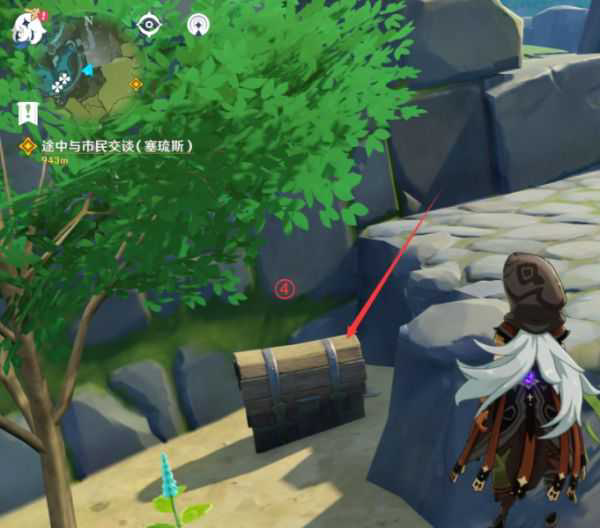Open the map from the minimap
This screenshot has width=600, height=528.
(90, 69)
